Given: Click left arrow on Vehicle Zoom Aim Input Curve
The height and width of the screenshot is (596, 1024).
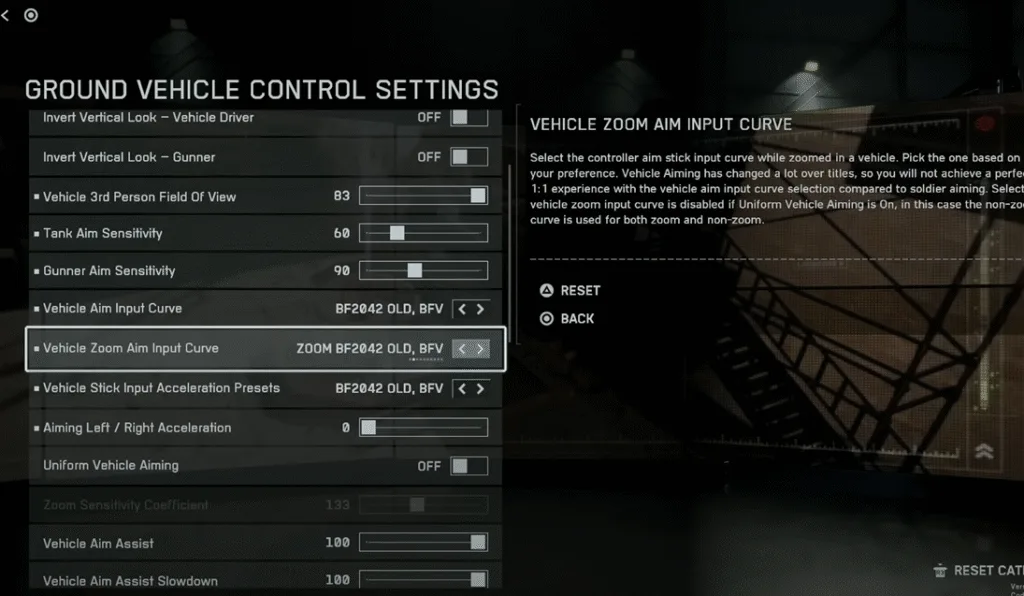Looking at the screenshot, I should coord(462,349).
